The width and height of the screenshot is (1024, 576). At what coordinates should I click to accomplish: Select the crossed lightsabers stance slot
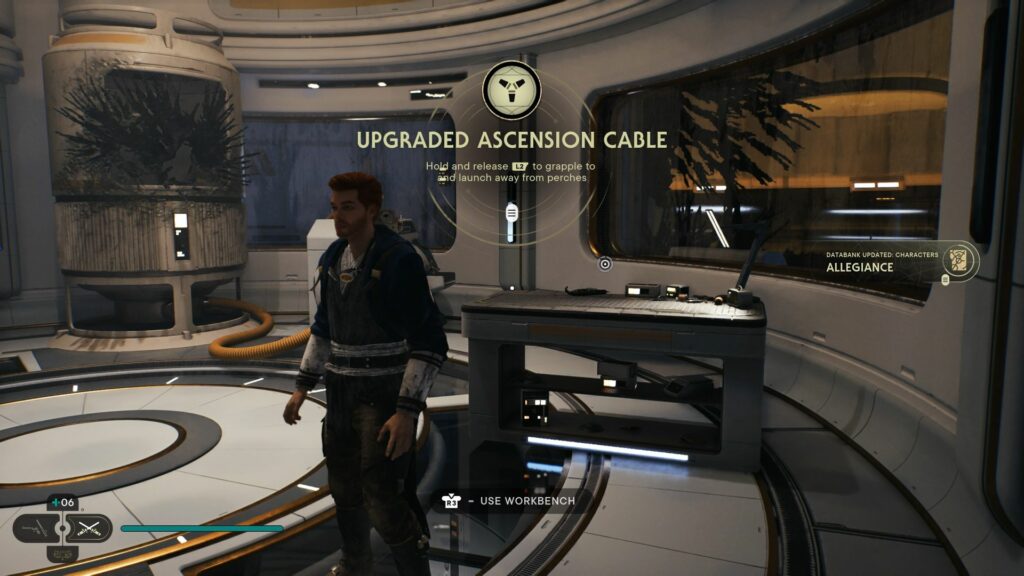pyautogui.click(x=90, y=528)
